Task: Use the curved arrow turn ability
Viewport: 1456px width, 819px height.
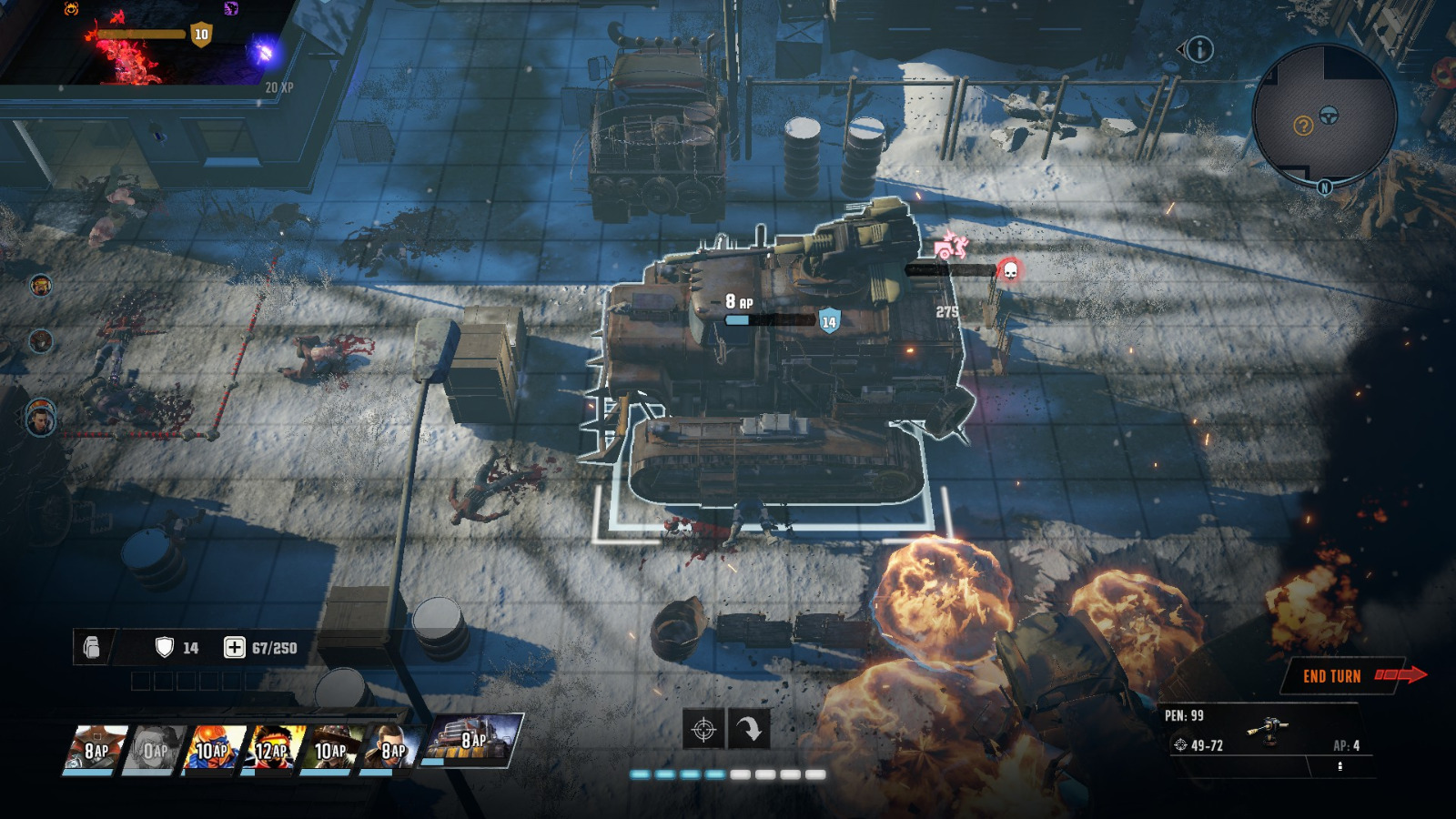Action: (749, 729)
